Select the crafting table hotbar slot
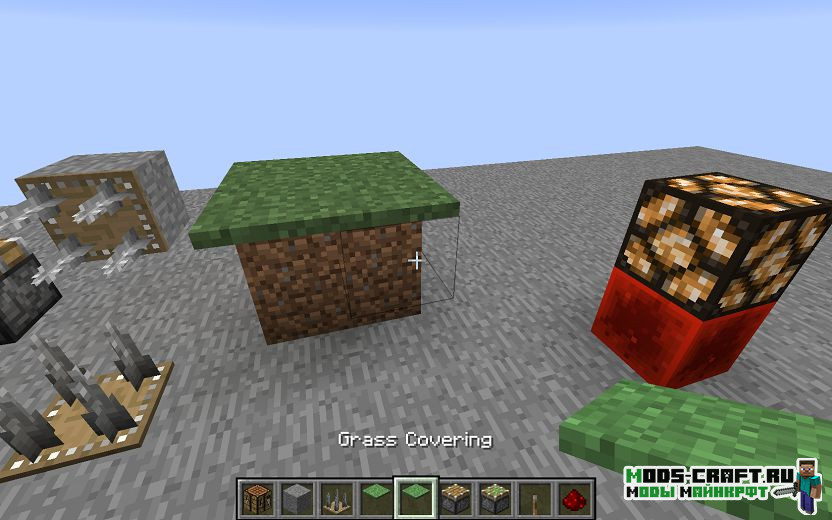832x520 pixels. (255, 497)
